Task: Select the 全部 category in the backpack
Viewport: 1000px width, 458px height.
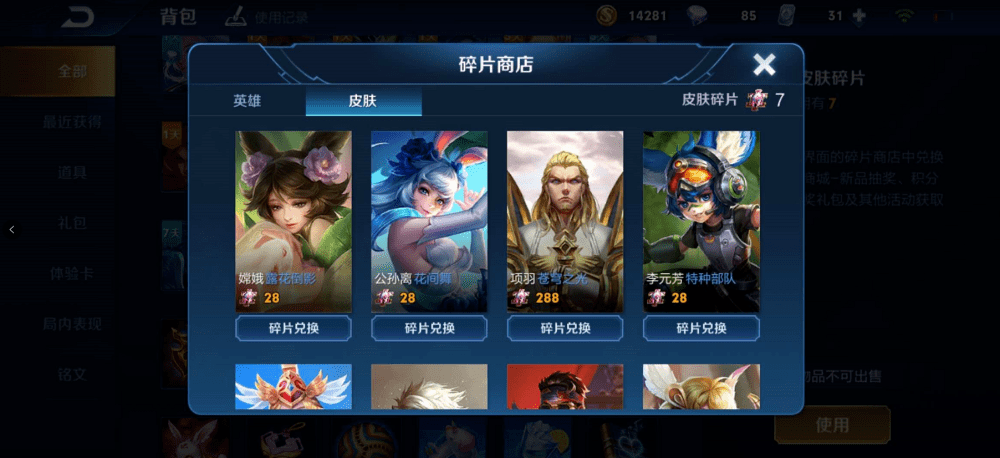Action: click(72, 71)
